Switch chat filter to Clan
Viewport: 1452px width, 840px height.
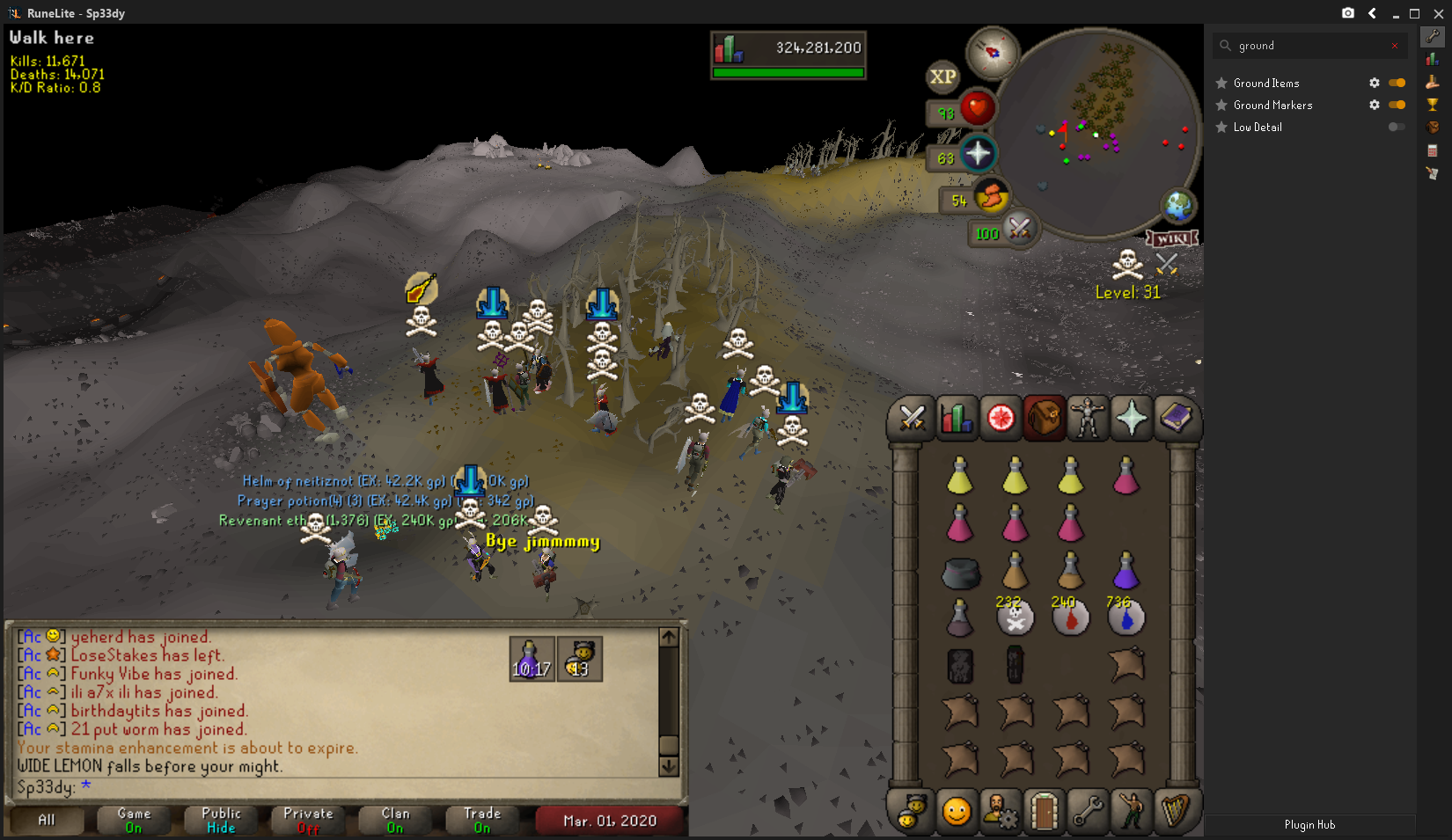[395, 820]
